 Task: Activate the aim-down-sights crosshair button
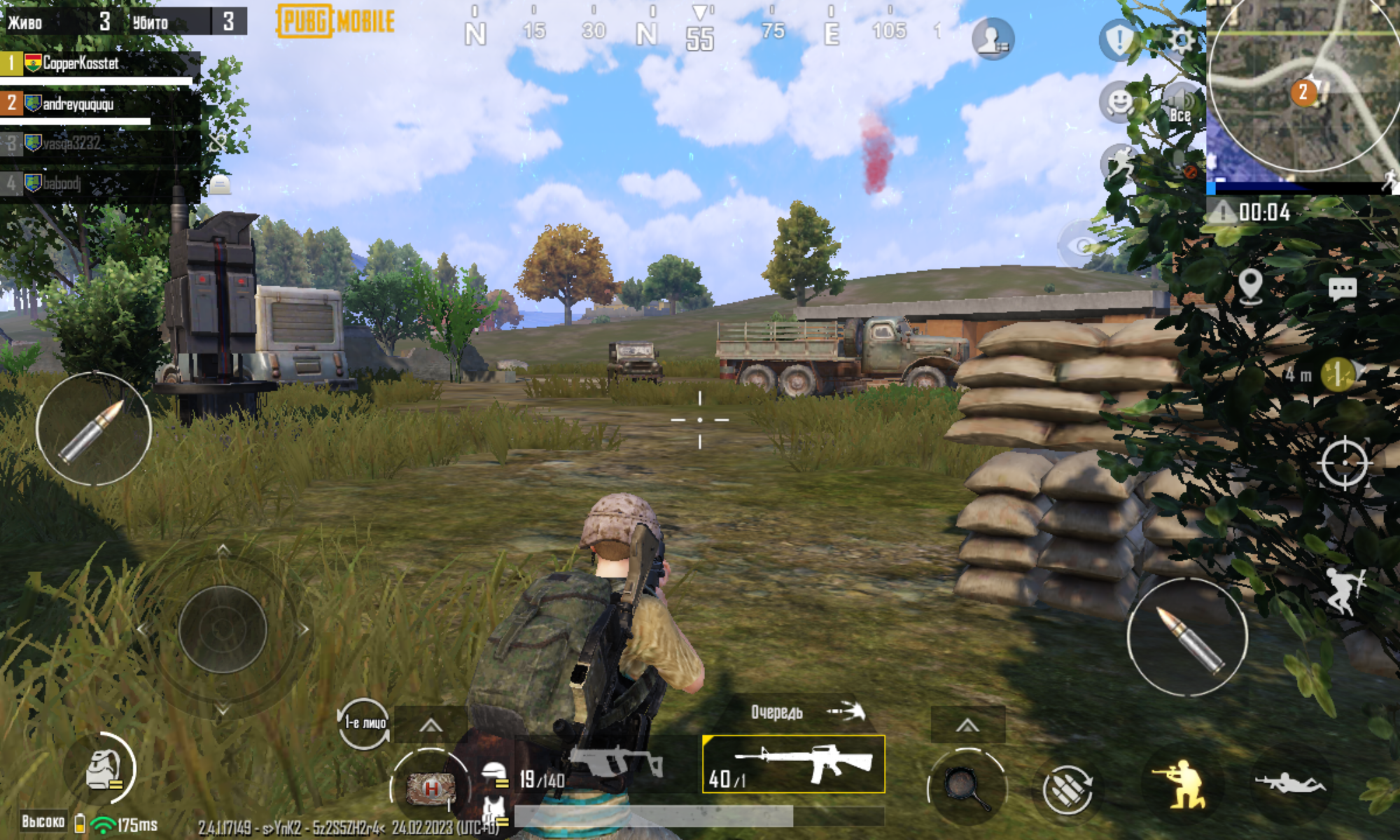(x=1344, y=462)
